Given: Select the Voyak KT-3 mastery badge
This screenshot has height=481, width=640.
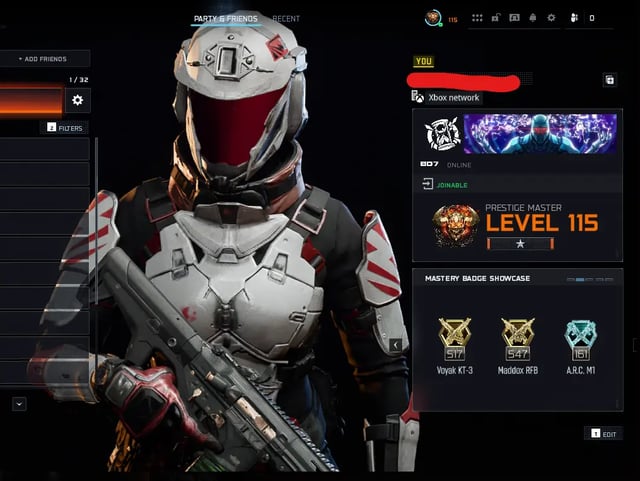Looking at the screenshot, I should pyautogui.click(x=455, y=340).
